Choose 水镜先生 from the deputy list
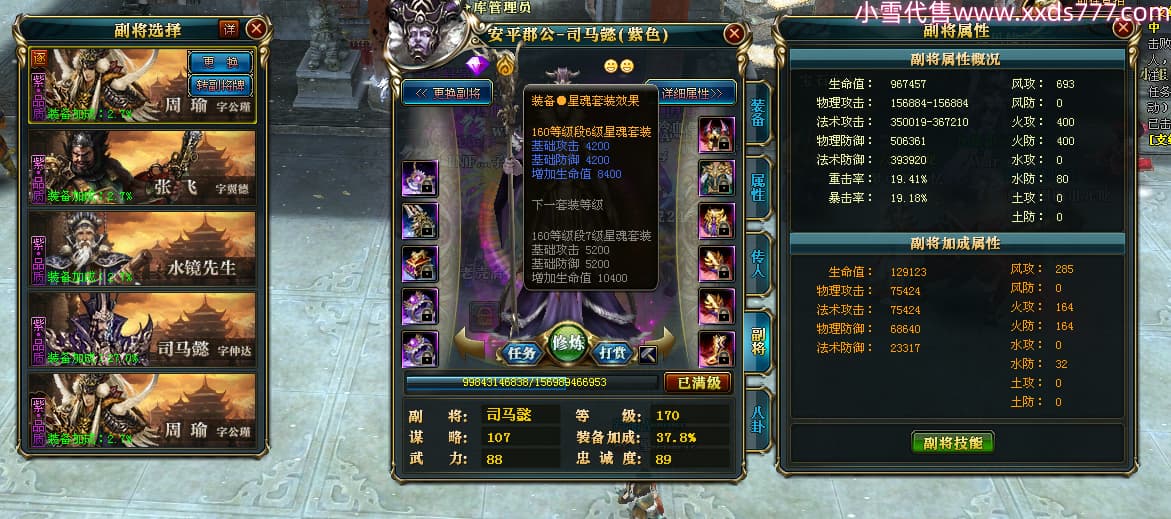The height and width of the screenshot is (519, 1171). [142, 248]
